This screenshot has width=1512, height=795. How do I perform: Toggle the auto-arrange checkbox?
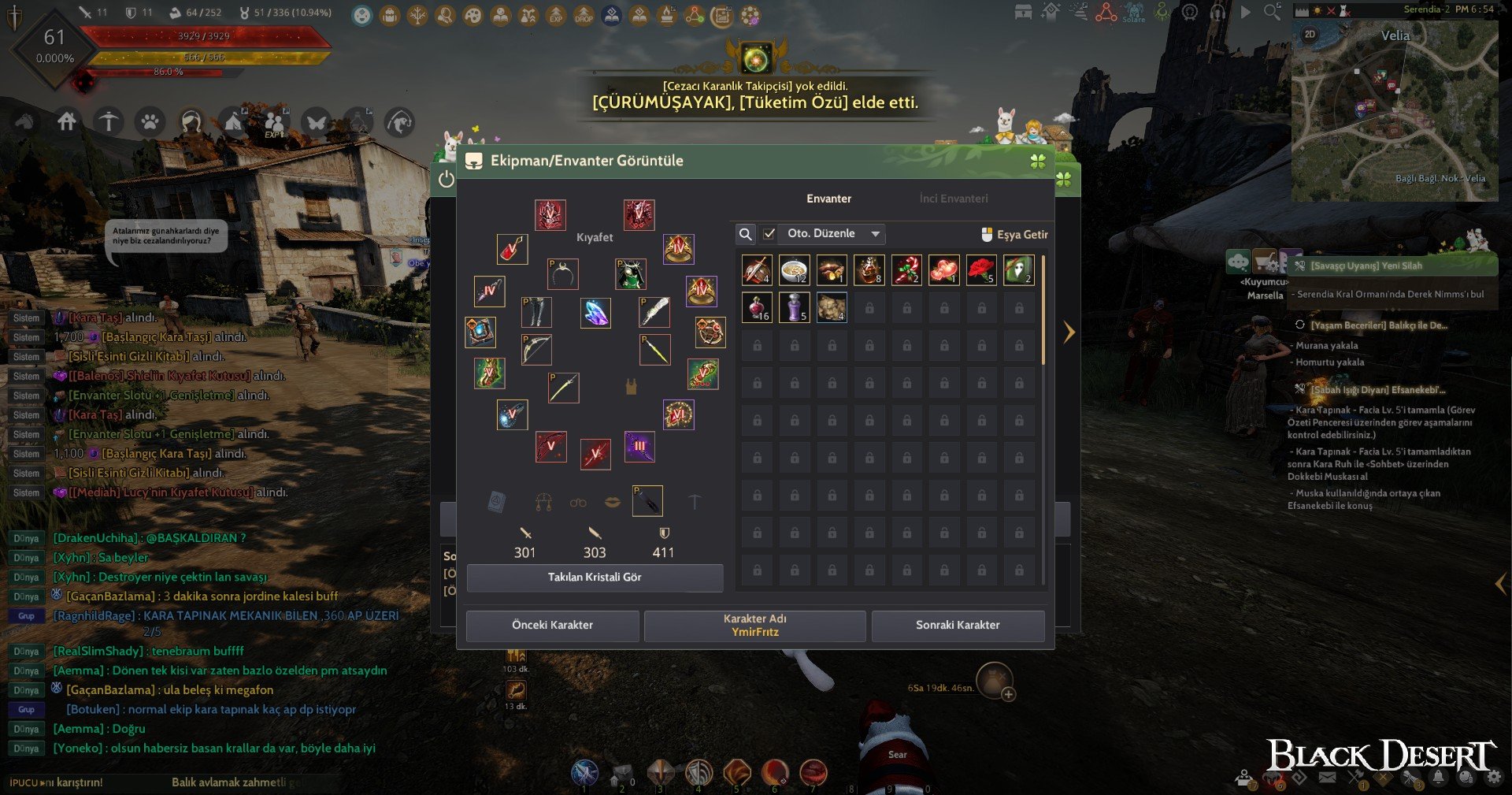[769, 234]
